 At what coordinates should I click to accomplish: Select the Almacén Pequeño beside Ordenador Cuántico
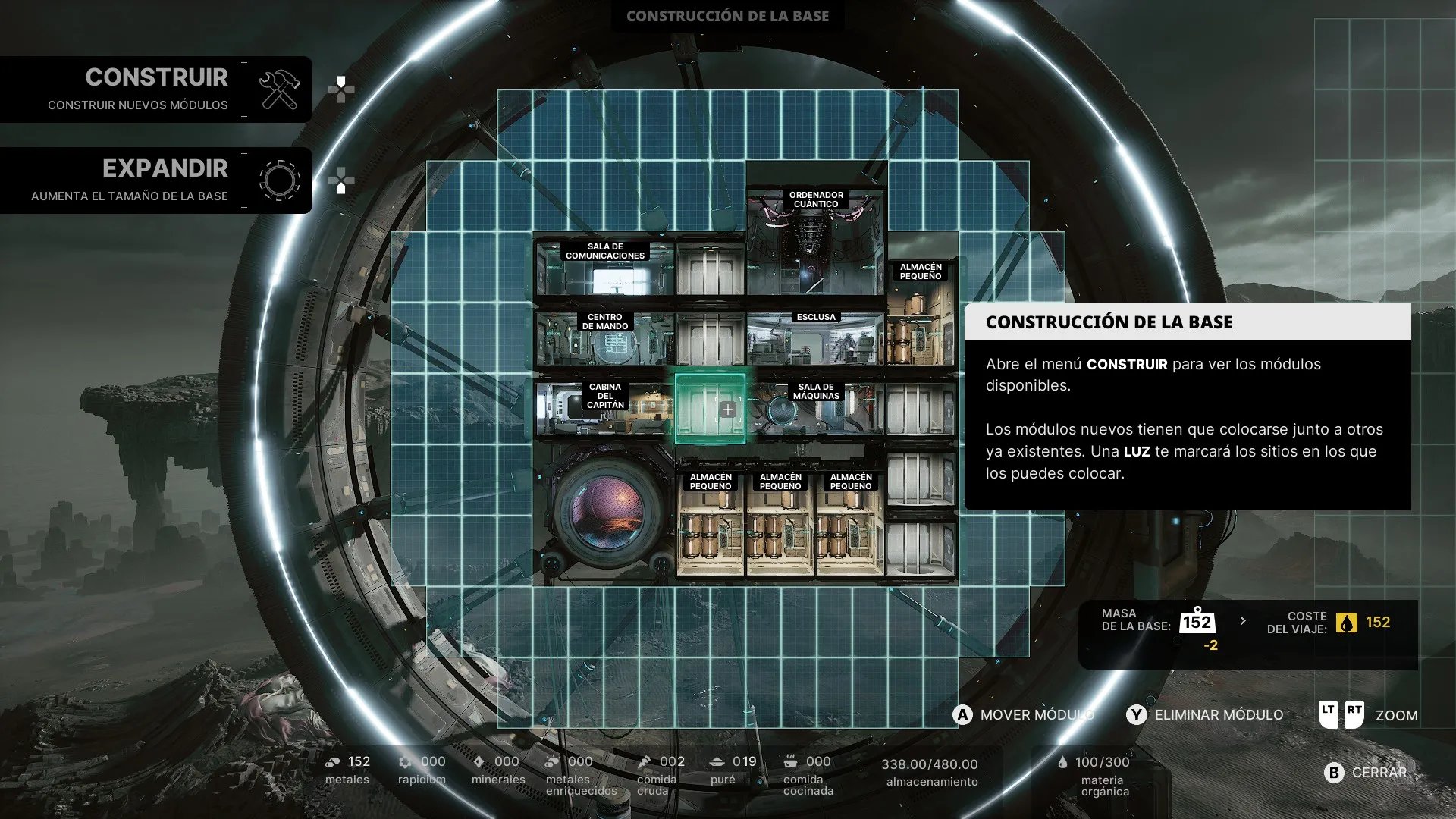pos(921,312)
